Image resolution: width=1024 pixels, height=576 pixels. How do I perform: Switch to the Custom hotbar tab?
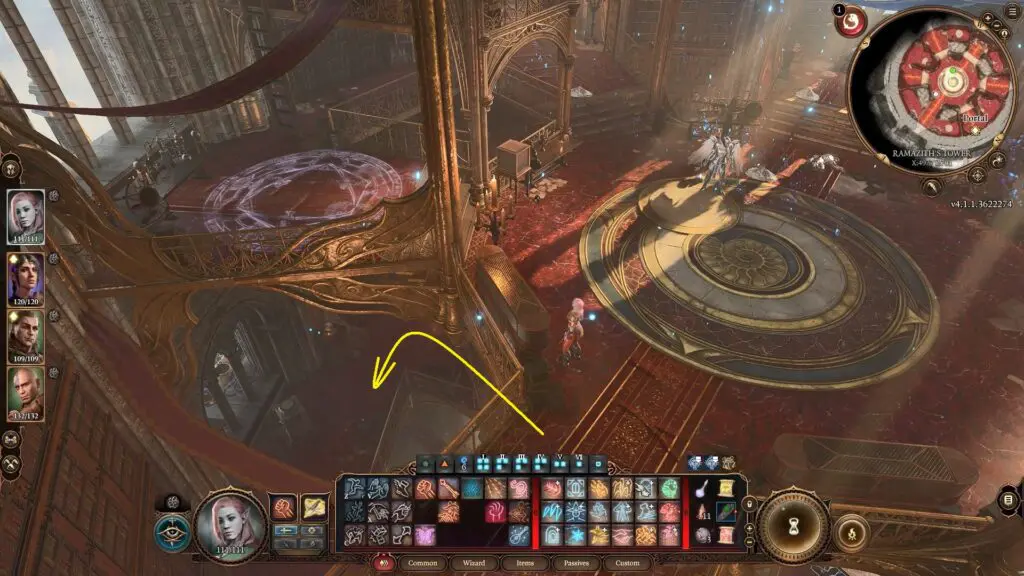[627, 563]
